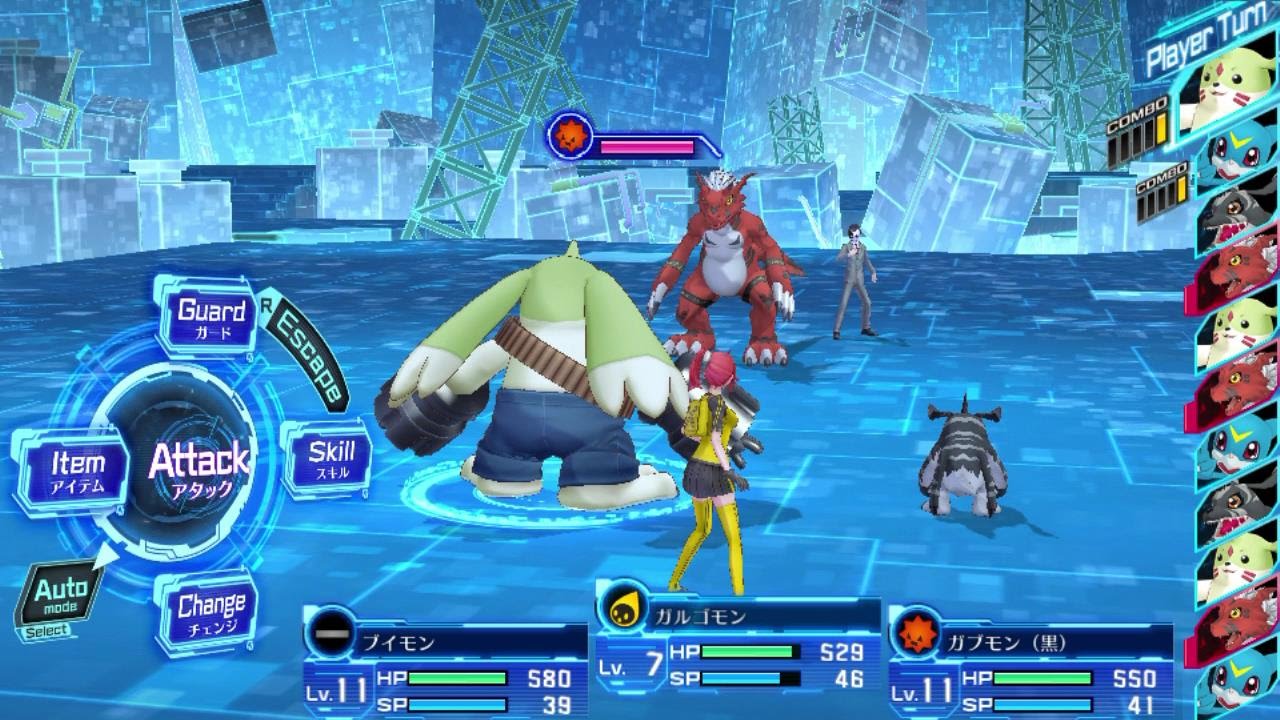Choose the Change command
The image size is (1280, 720).
(x=211, y=611)
